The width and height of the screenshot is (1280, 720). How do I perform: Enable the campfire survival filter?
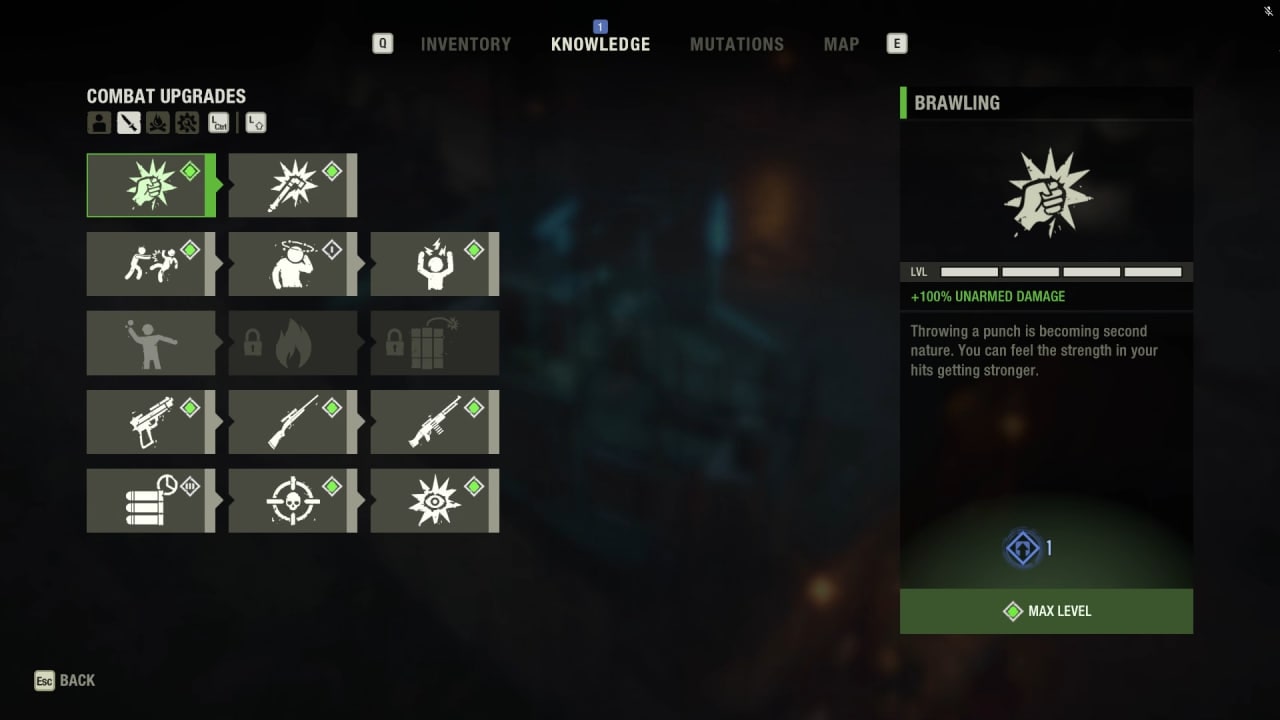click(x=157, y=122)
